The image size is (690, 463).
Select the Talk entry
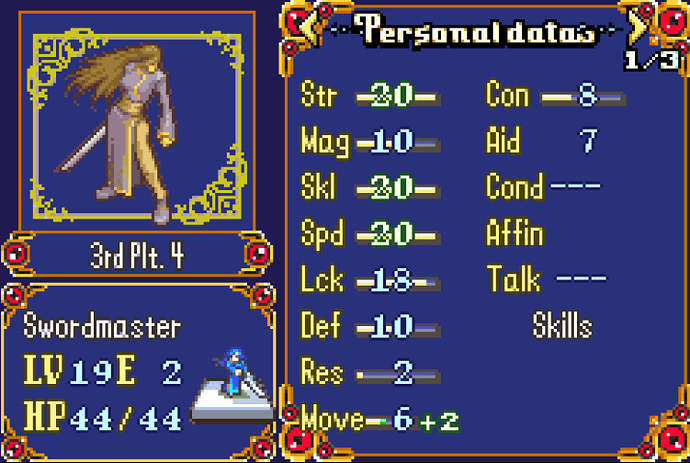514,279
